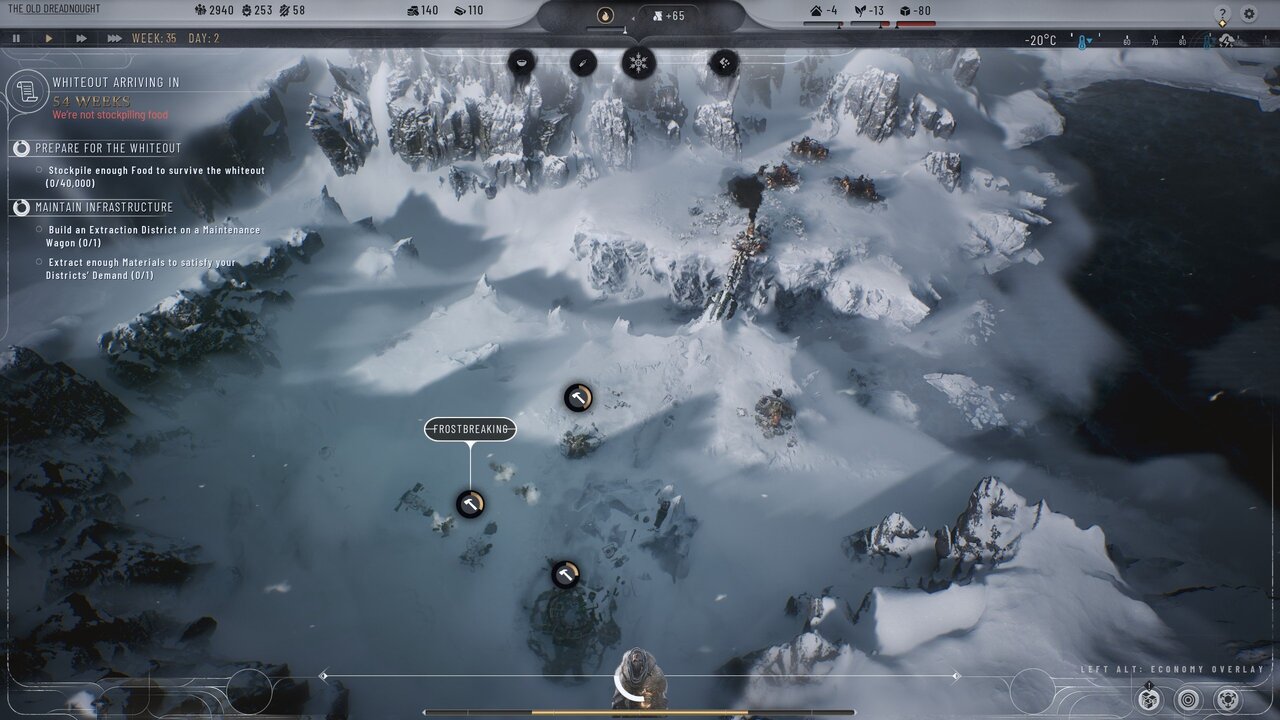Screen dimensions: 1280x720
Task: Pause the game time
Action: (17, 38)
